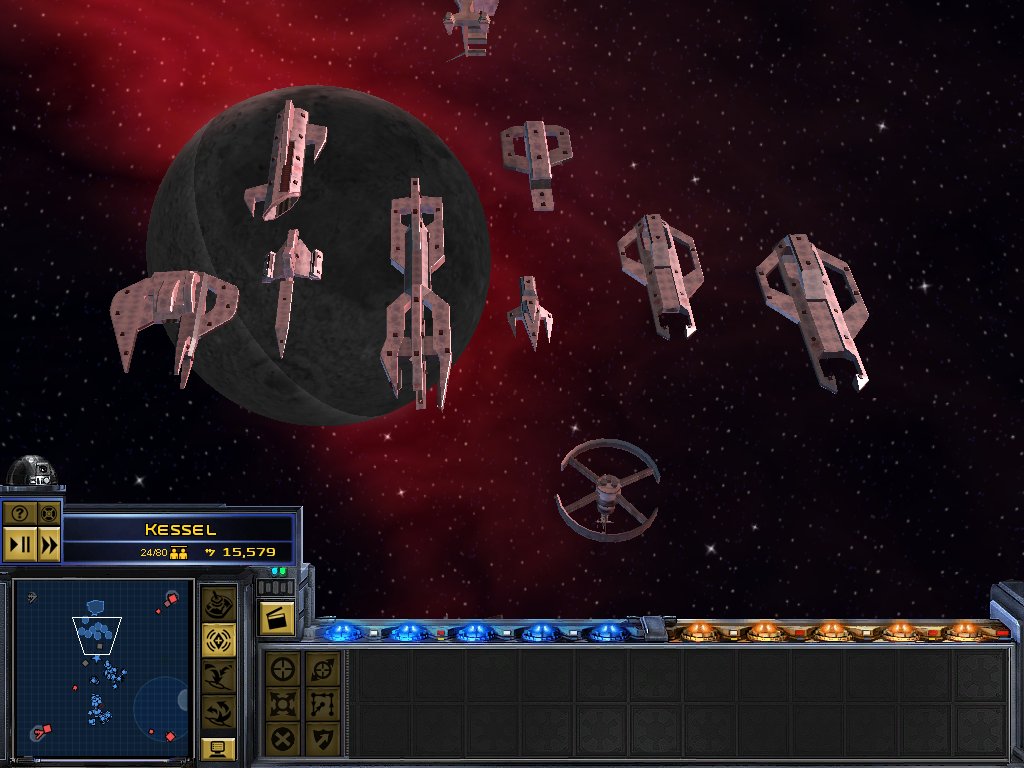The height and width of the screenshot is (768, 1024).
Task: Click the X stop command
Action: pos(283,738)
